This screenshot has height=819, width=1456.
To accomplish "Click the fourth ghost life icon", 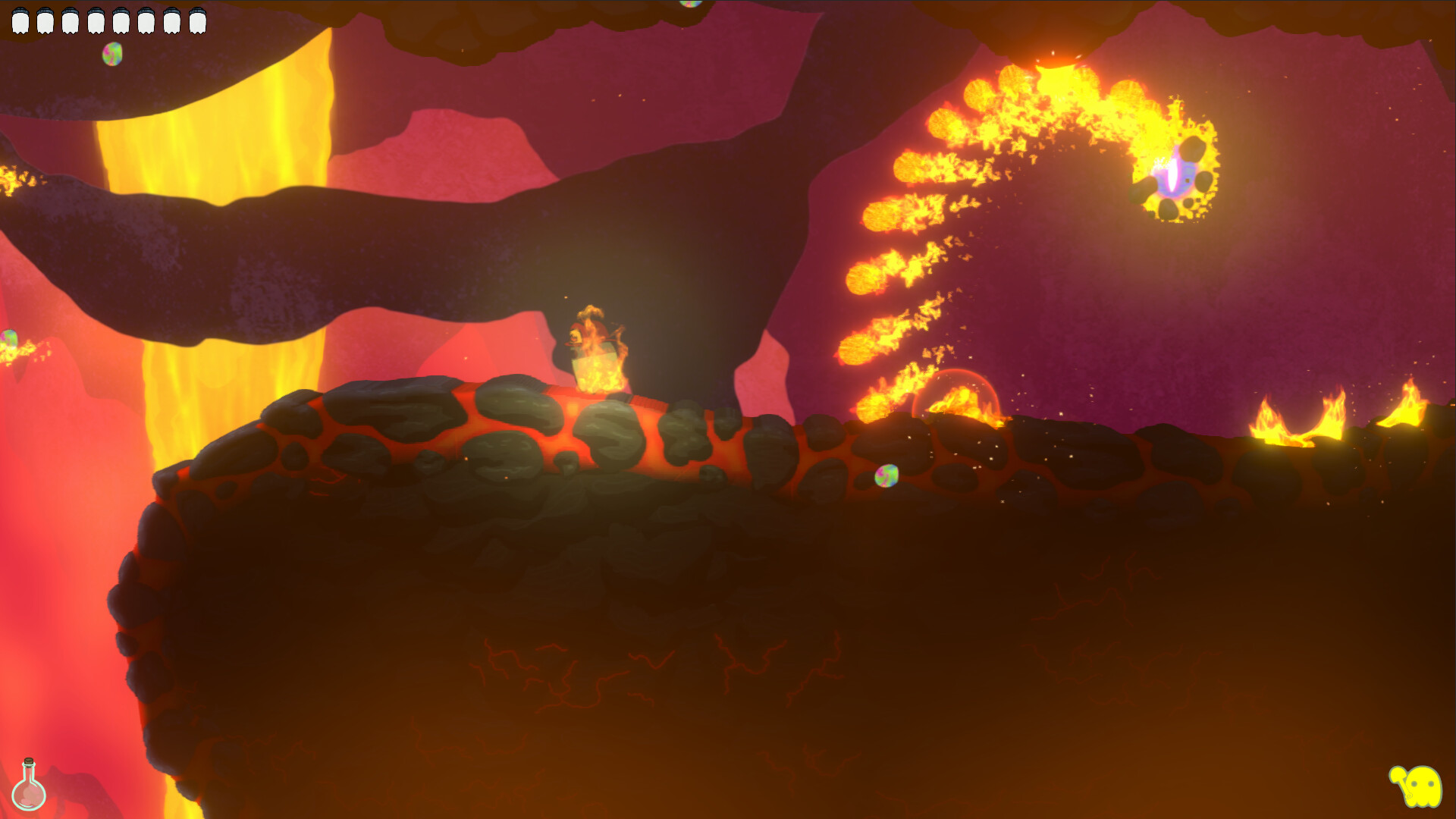I will 96,20.
